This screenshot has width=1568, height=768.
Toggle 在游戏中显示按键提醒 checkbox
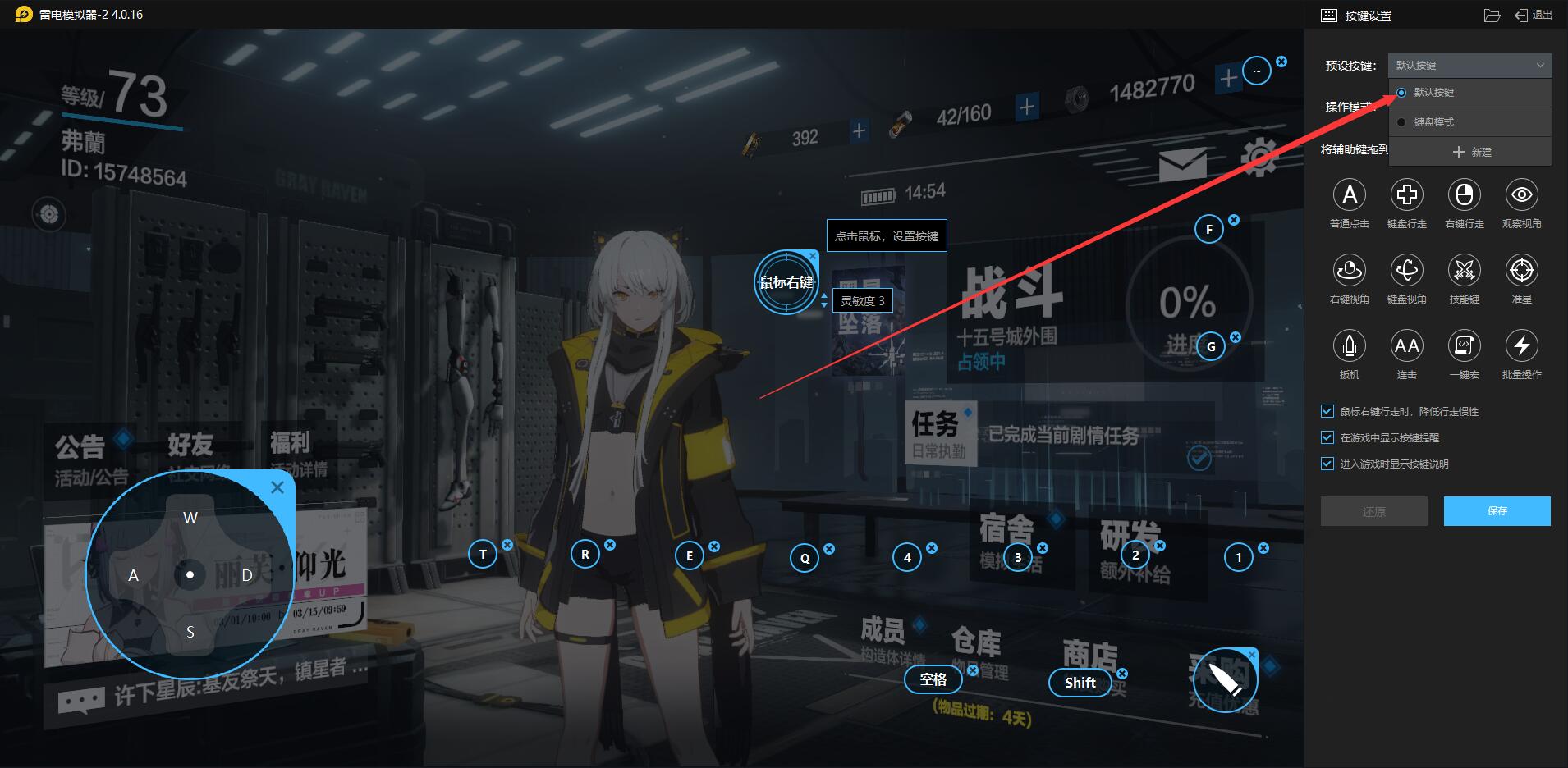pos(1327,437)
